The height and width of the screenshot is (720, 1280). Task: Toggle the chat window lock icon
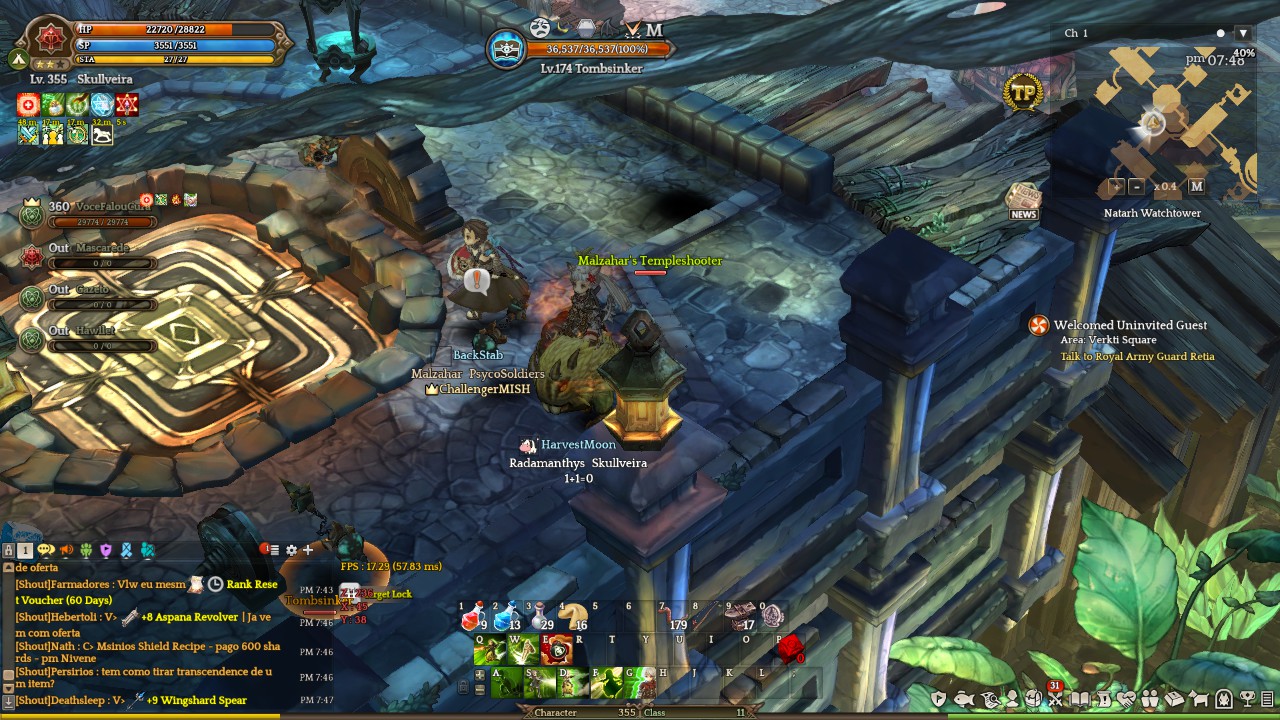pos(8,550)
